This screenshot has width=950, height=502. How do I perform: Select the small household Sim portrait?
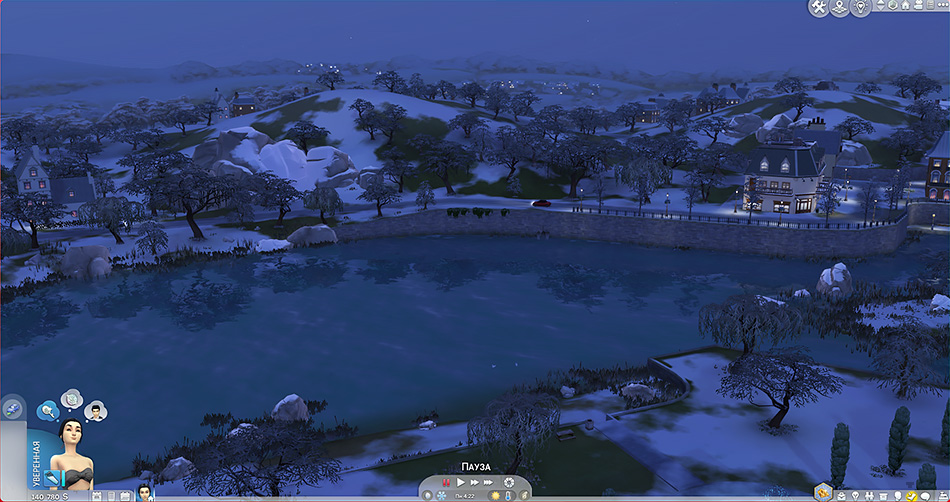(x=144, y=492)
